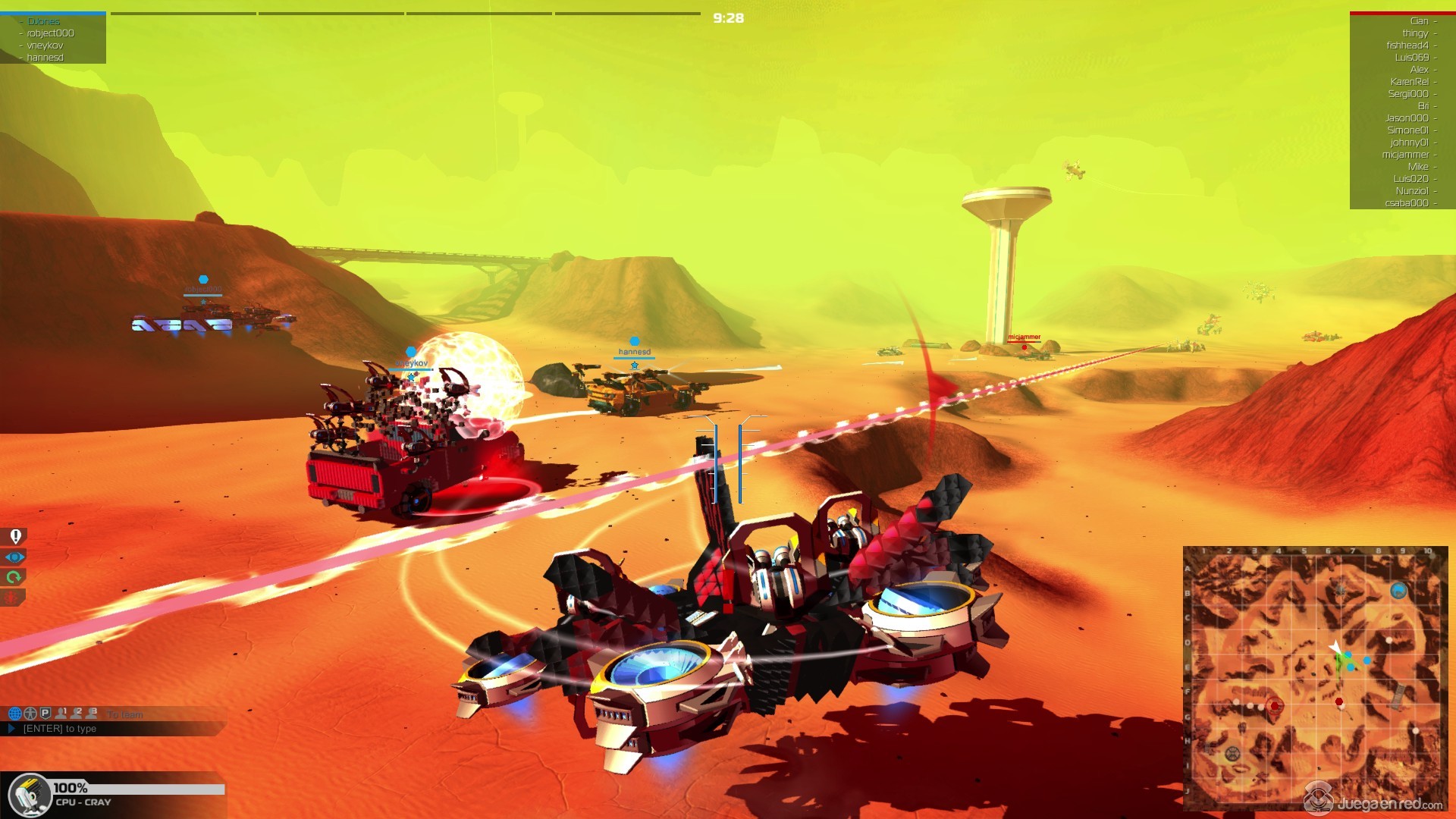Pick platoon member 3 chat icon
The image size is (1456, 819).
tap(92, 714)
